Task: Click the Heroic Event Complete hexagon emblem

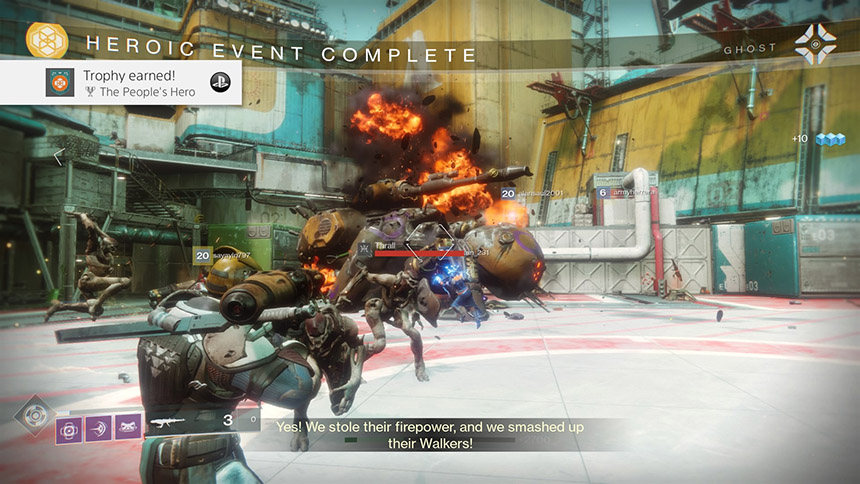Action: (x=45, y=43)
